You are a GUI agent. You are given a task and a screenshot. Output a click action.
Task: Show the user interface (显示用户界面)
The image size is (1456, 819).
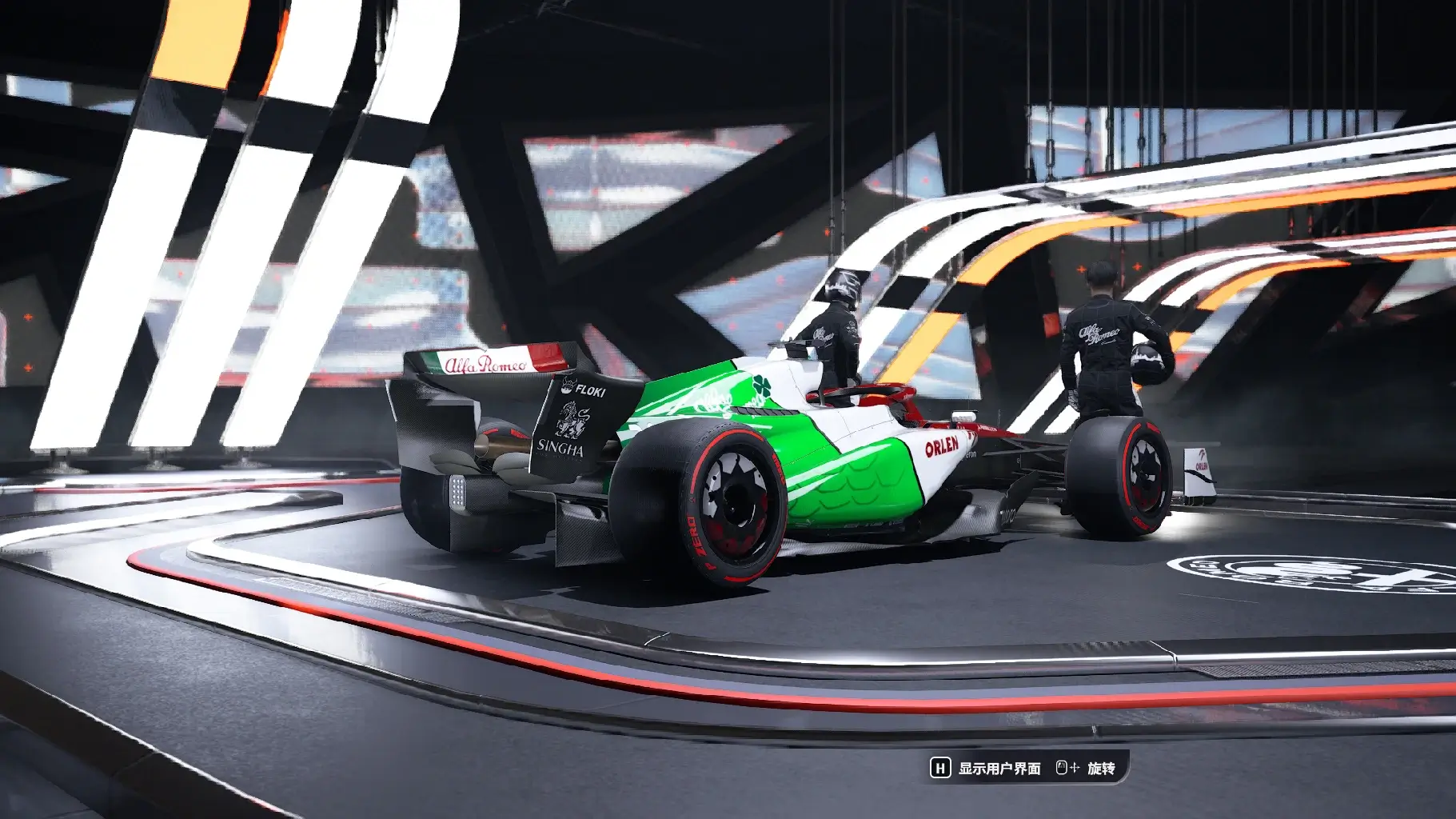click(x=986, y=768)
